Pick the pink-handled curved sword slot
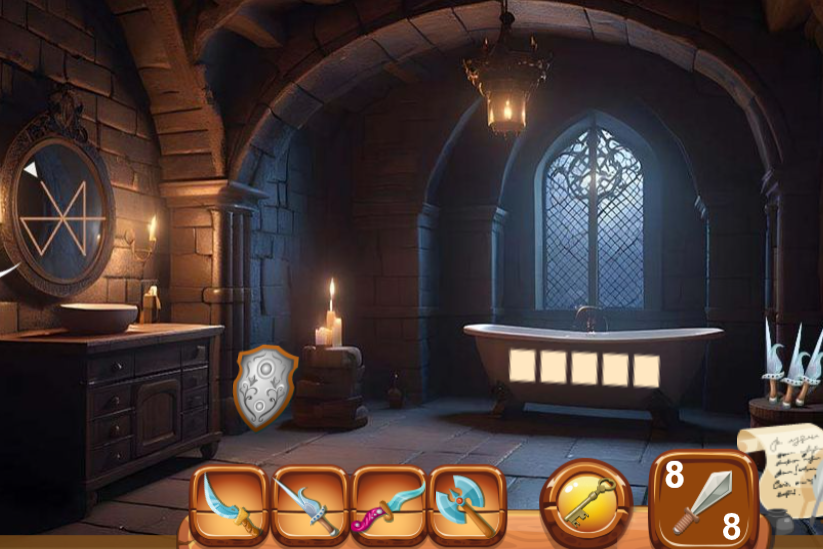Viewport: 823px width, 549px height. [x=389, y=503]
